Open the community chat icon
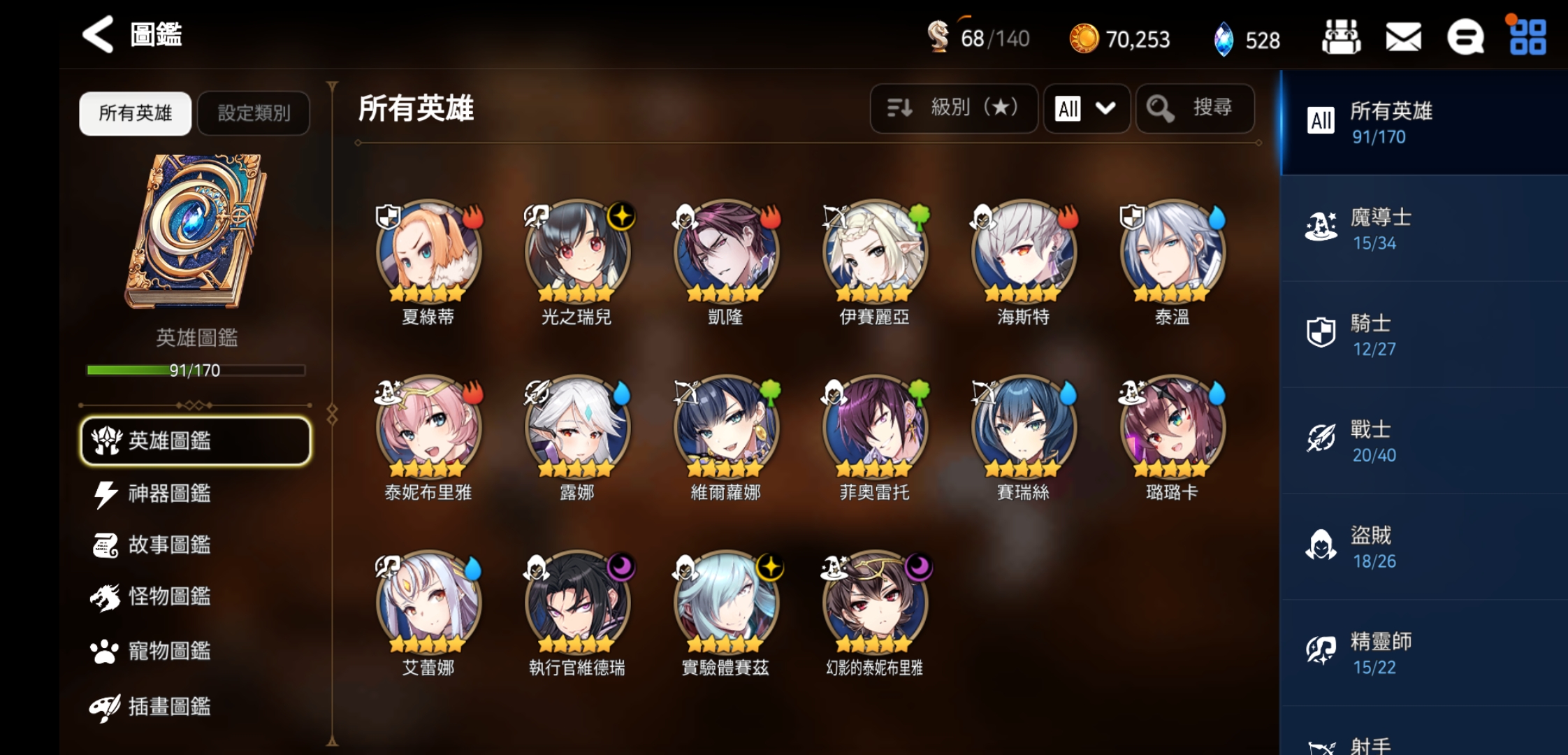This screenshot has width=1568, height=755. [1465, 38]
